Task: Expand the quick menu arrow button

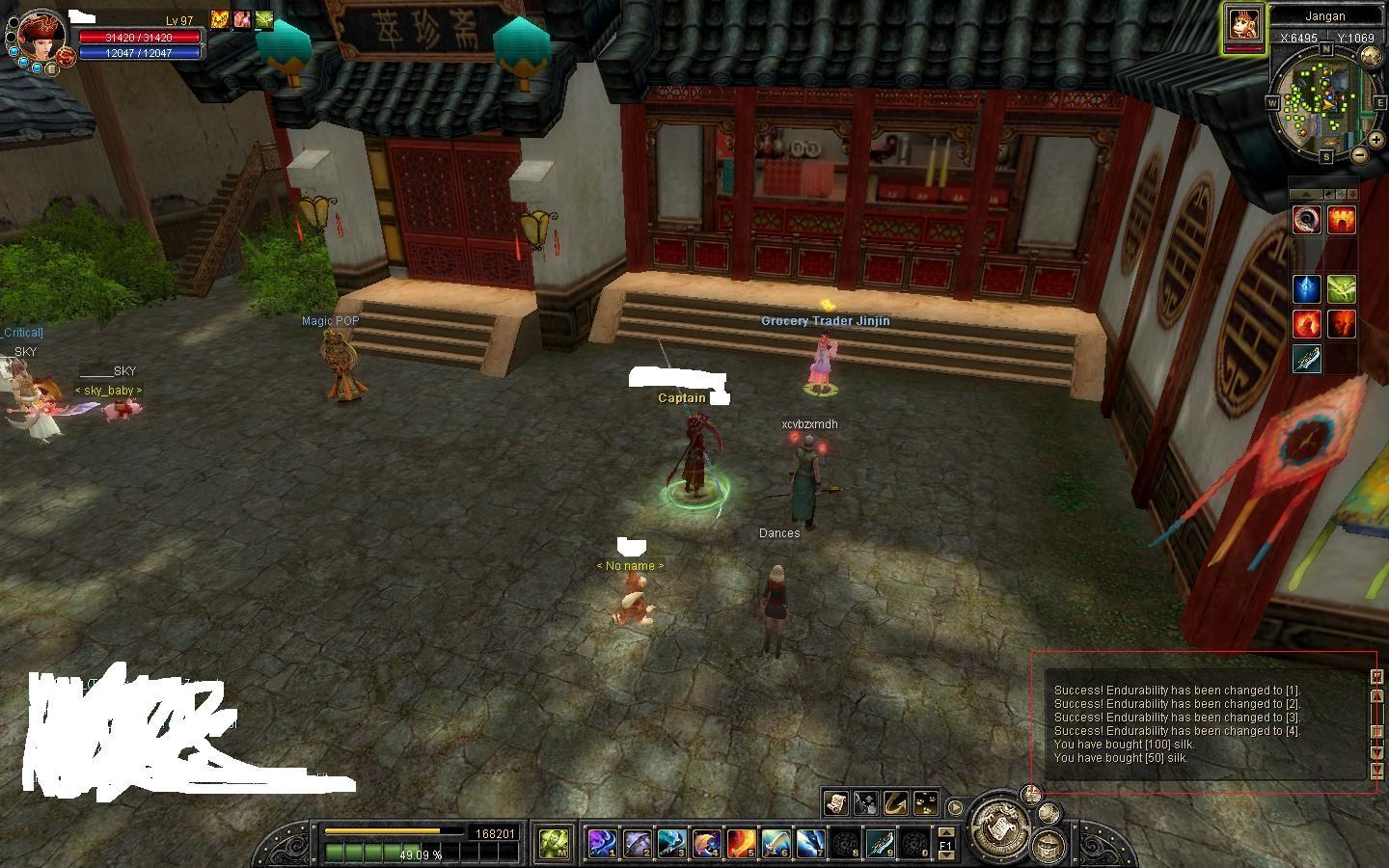Action: coord(955,807)
